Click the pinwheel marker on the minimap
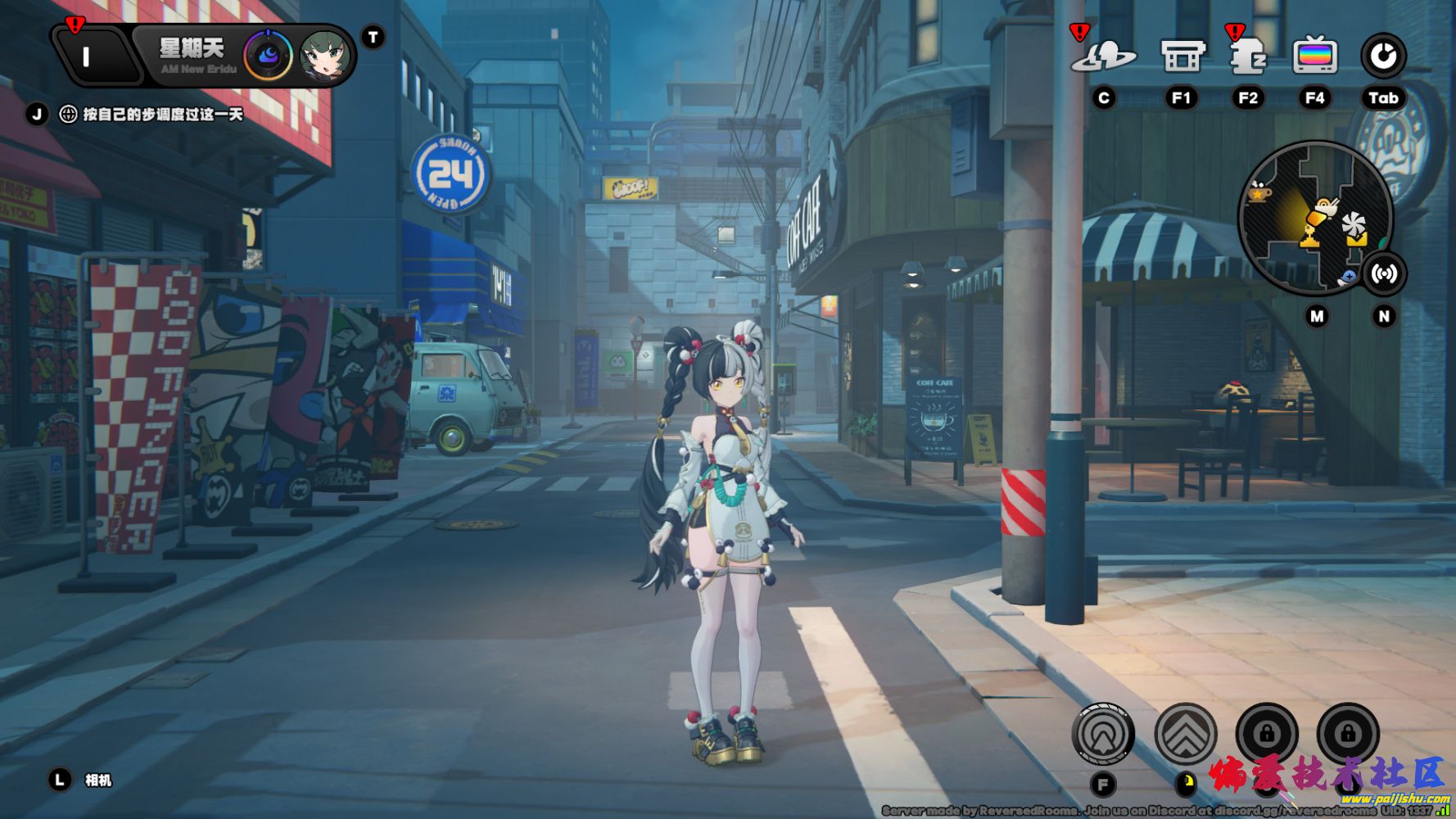This screenshot has height=819, width=1456. click(x=1354, y=224)
